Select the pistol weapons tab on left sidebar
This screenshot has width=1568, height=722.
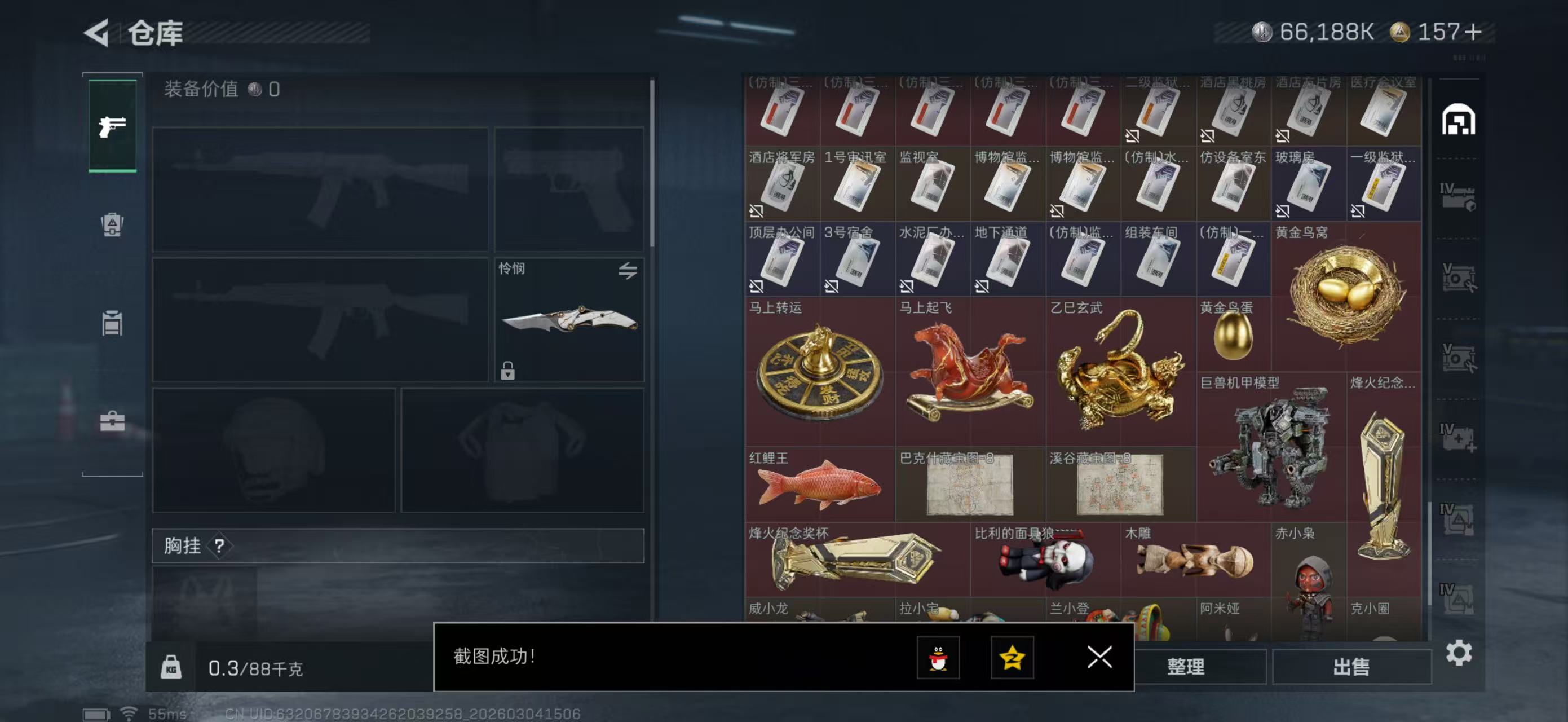point(112,126)
